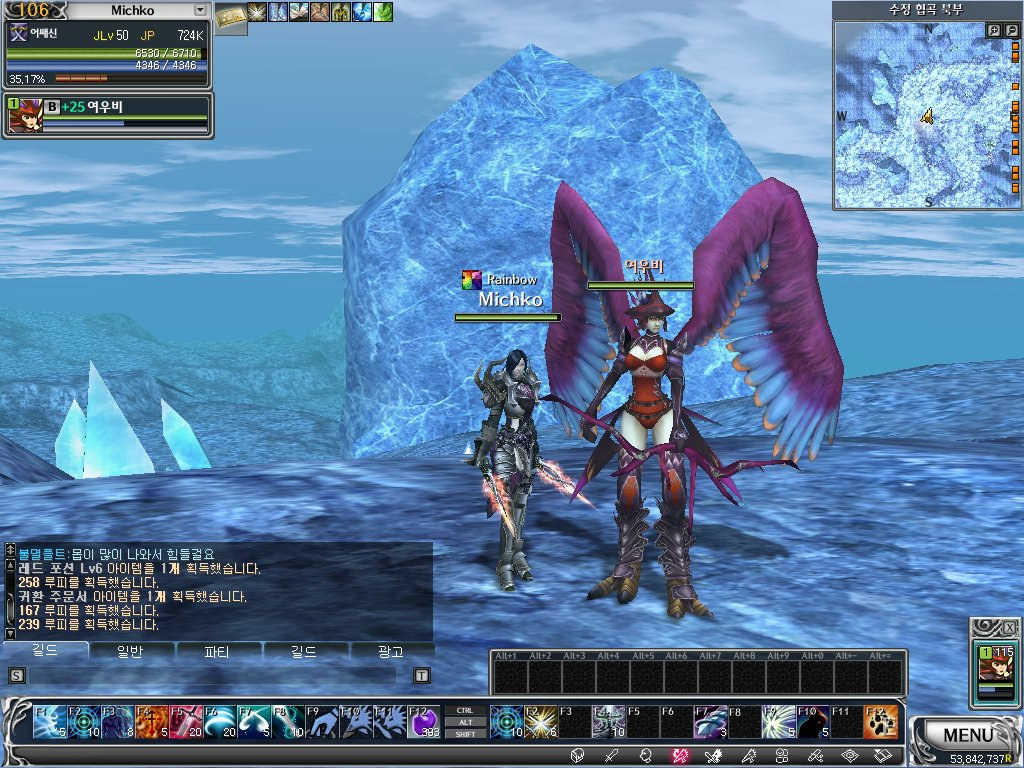Open the highlighted pink icon in bottom toolbar
1024x768 pixels.
[680, 756]
